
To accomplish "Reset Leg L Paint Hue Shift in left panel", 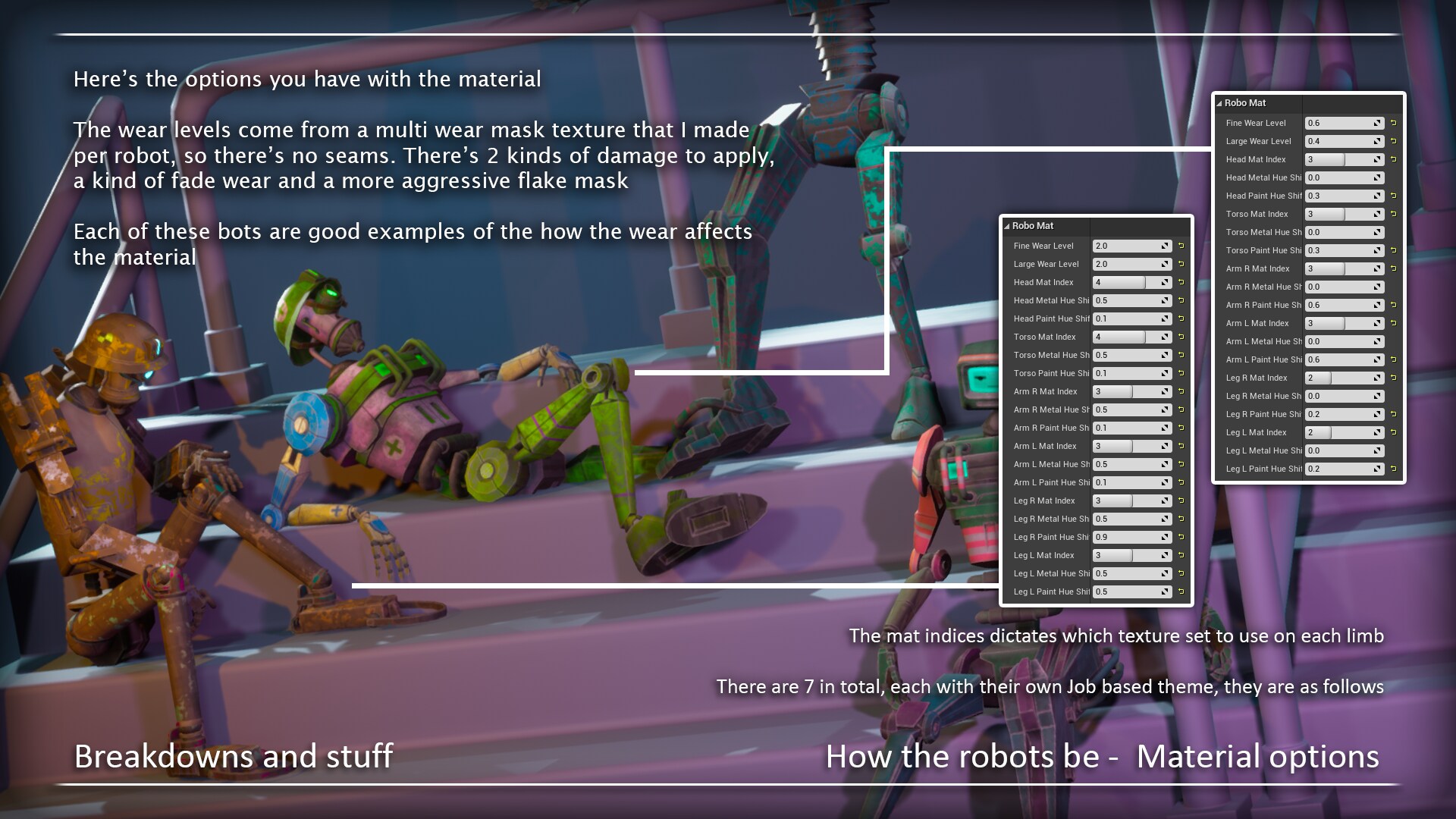I will tap(1181, 591).
